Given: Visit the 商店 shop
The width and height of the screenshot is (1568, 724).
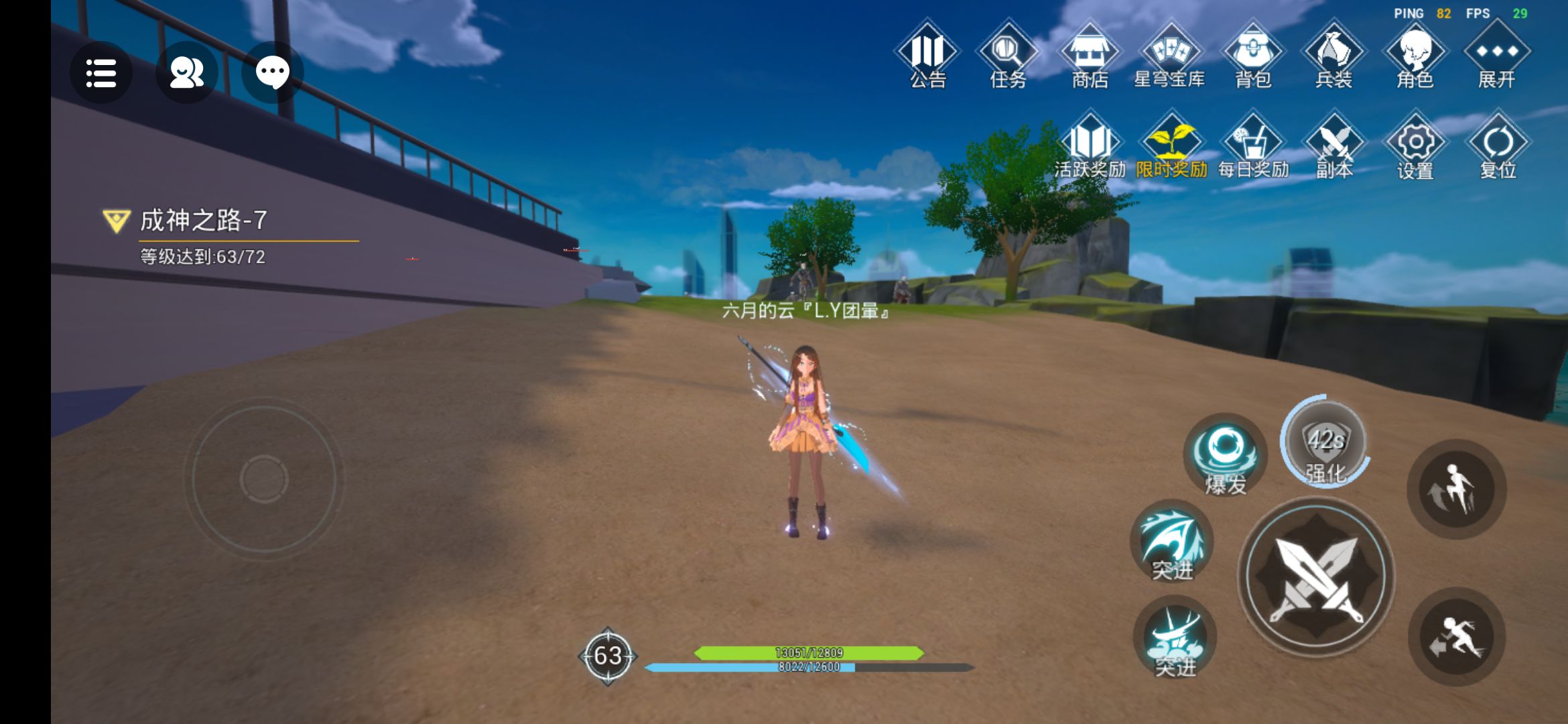Looking at the screenshot, I should pyautogui.click(x=1090, y=56).
